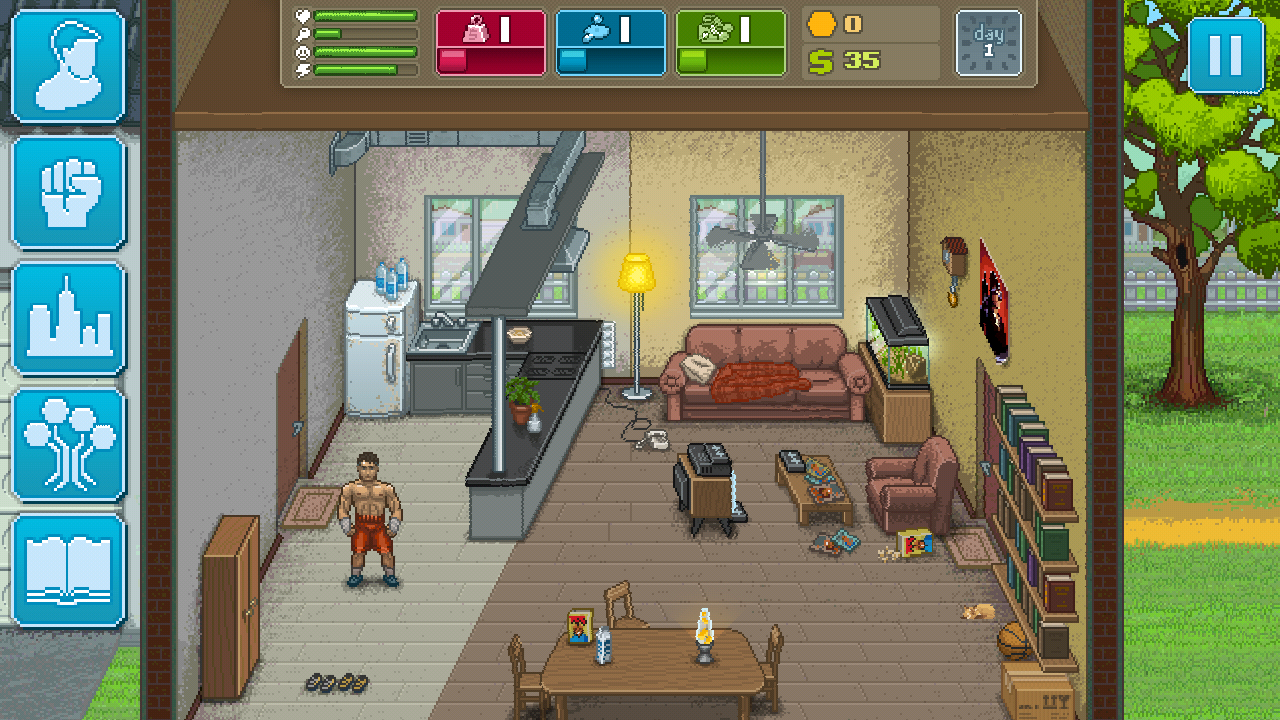Screen dimensions: 1280x720
Task: Open the character profile button
Action: pos(68,66)
